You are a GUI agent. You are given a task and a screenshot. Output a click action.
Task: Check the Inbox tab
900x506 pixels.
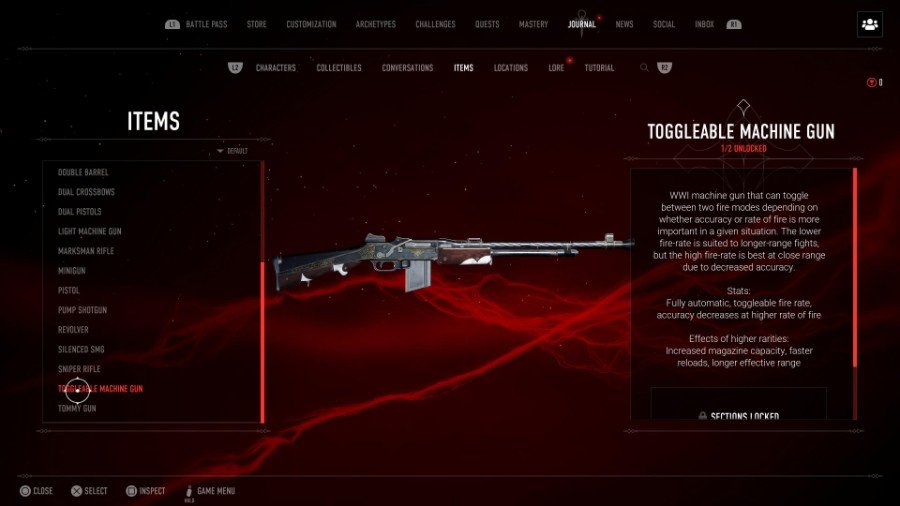tap(704, 24)
